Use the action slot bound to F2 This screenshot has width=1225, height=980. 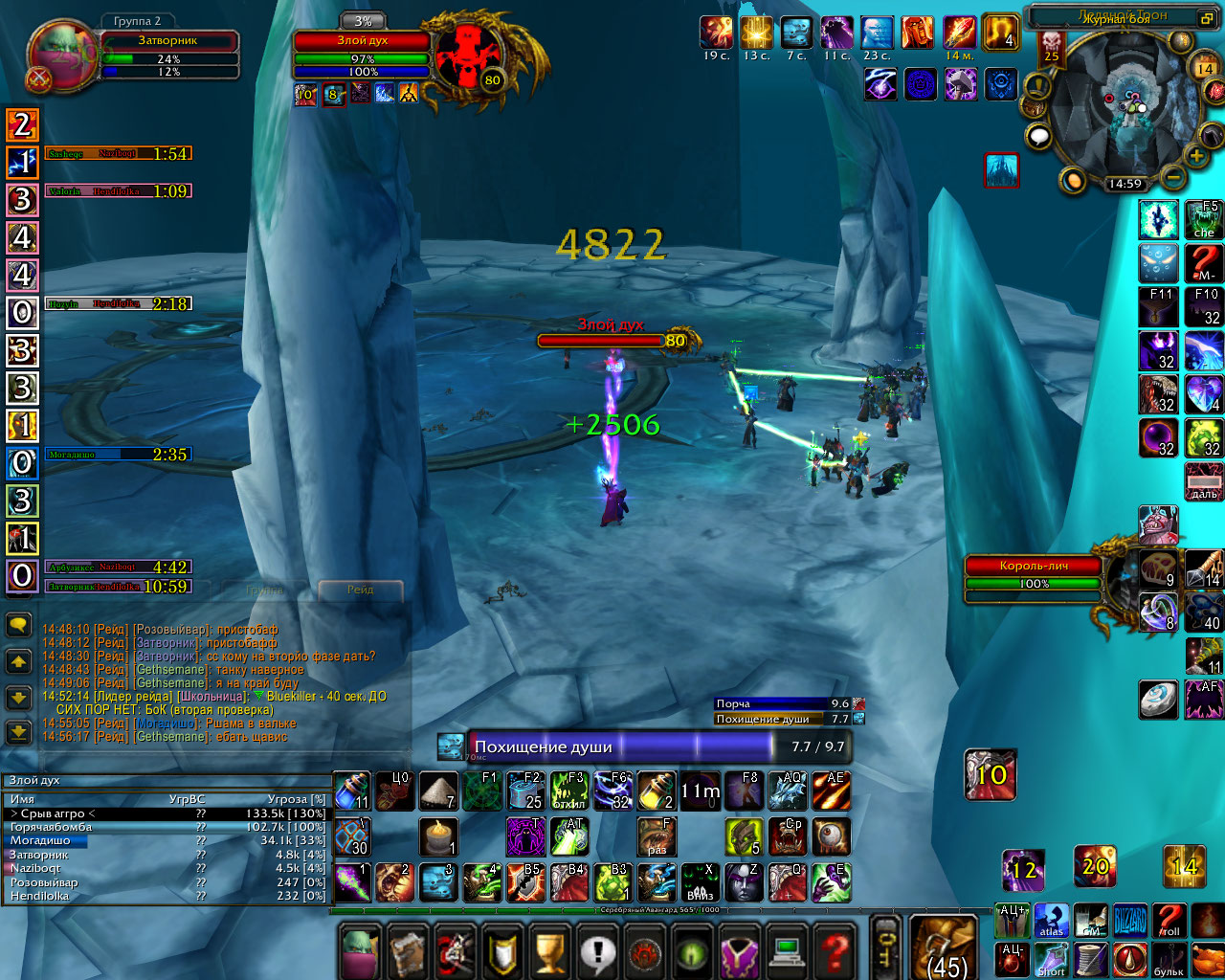tap(525, 791)
